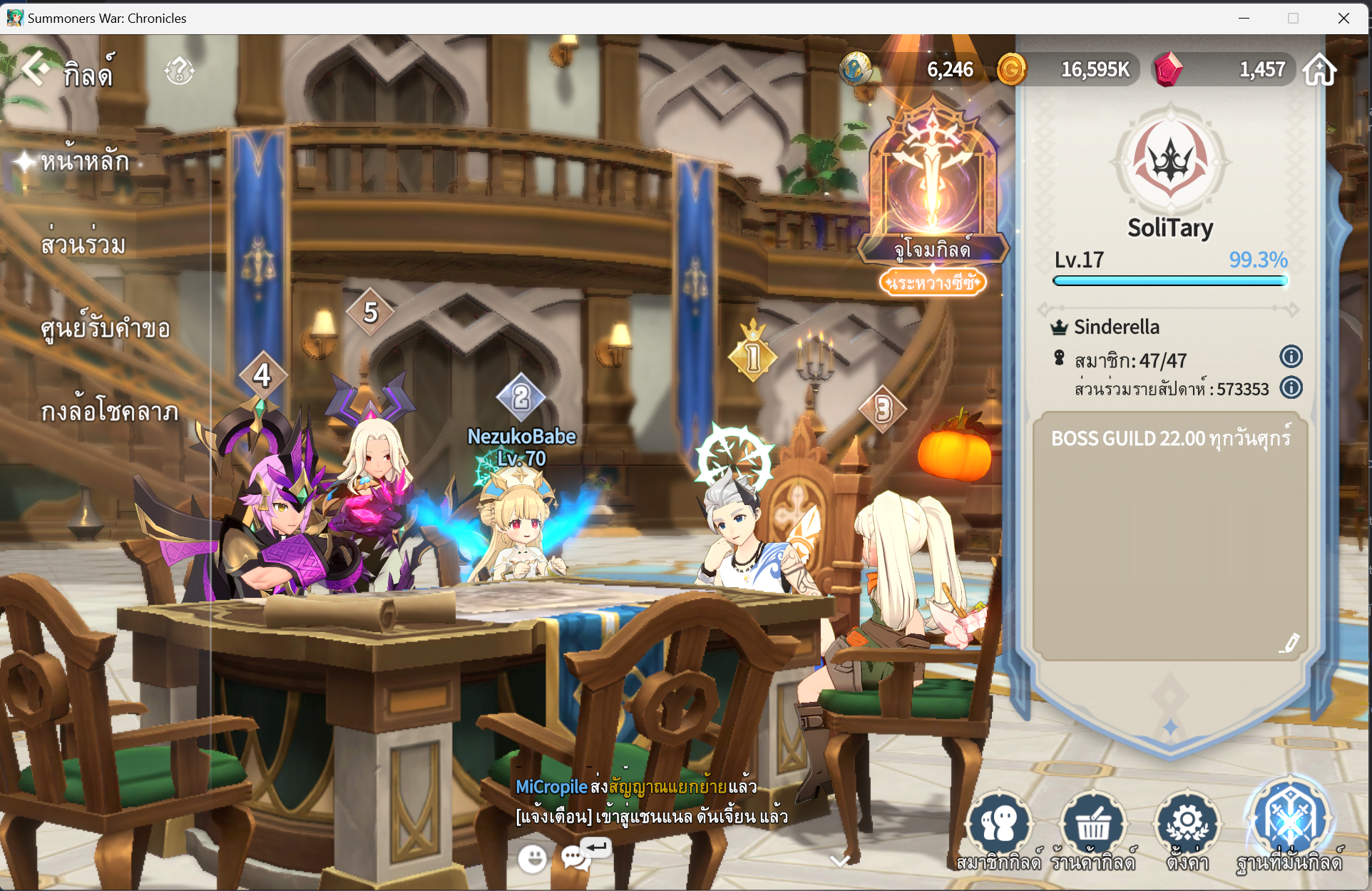The height and width of the screenshot is (891, 1372).
Task: Open guild ตั้งค่า settings
Action: pos(1187,828)
